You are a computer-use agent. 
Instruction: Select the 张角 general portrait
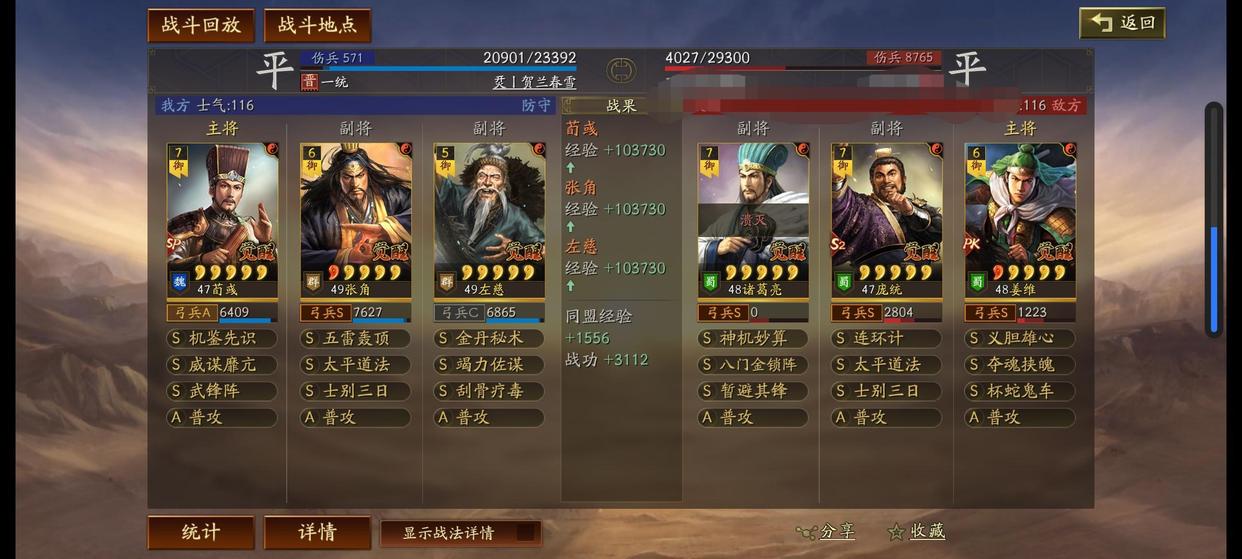click(x=356, y=215)
